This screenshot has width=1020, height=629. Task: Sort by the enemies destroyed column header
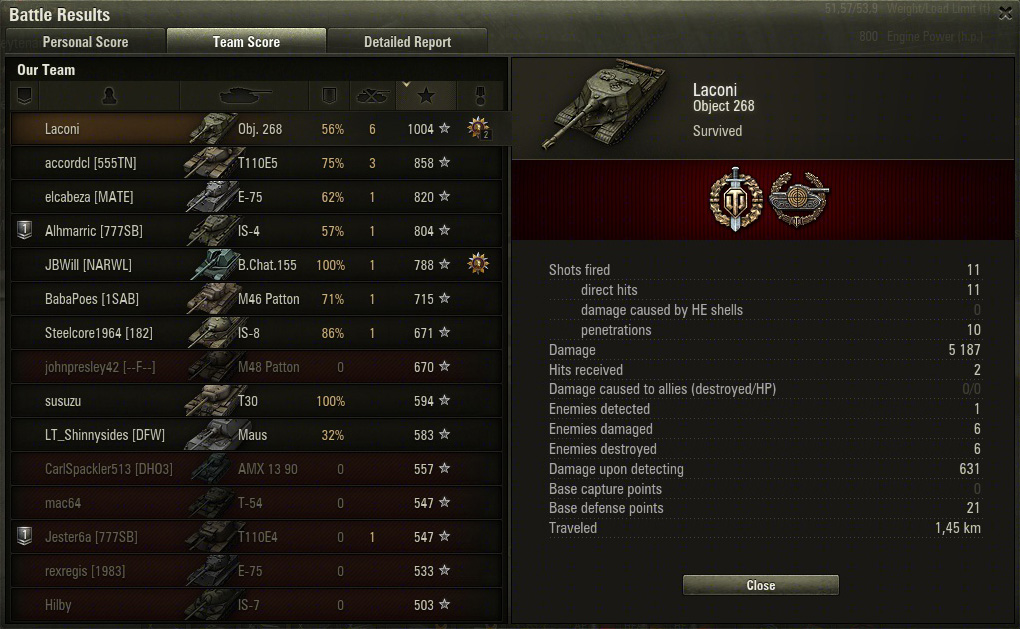[x=372, y=96]
